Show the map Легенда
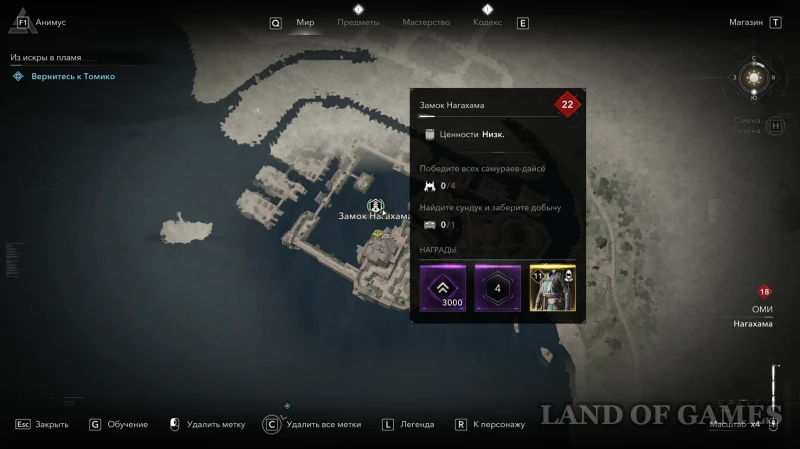The image size is (800, 449). coord(416,424)
